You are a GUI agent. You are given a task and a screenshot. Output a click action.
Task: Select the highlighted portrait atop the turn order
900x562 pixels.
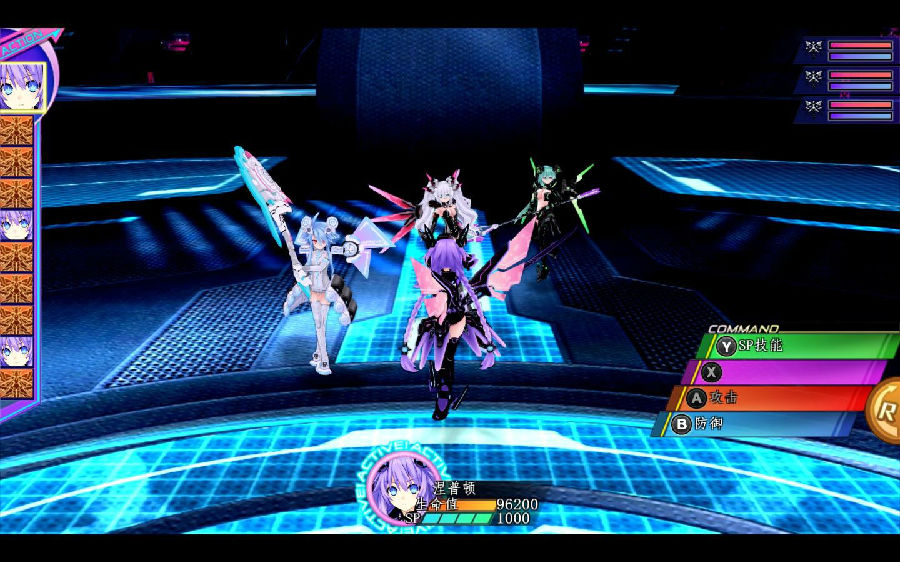point(21,86)
